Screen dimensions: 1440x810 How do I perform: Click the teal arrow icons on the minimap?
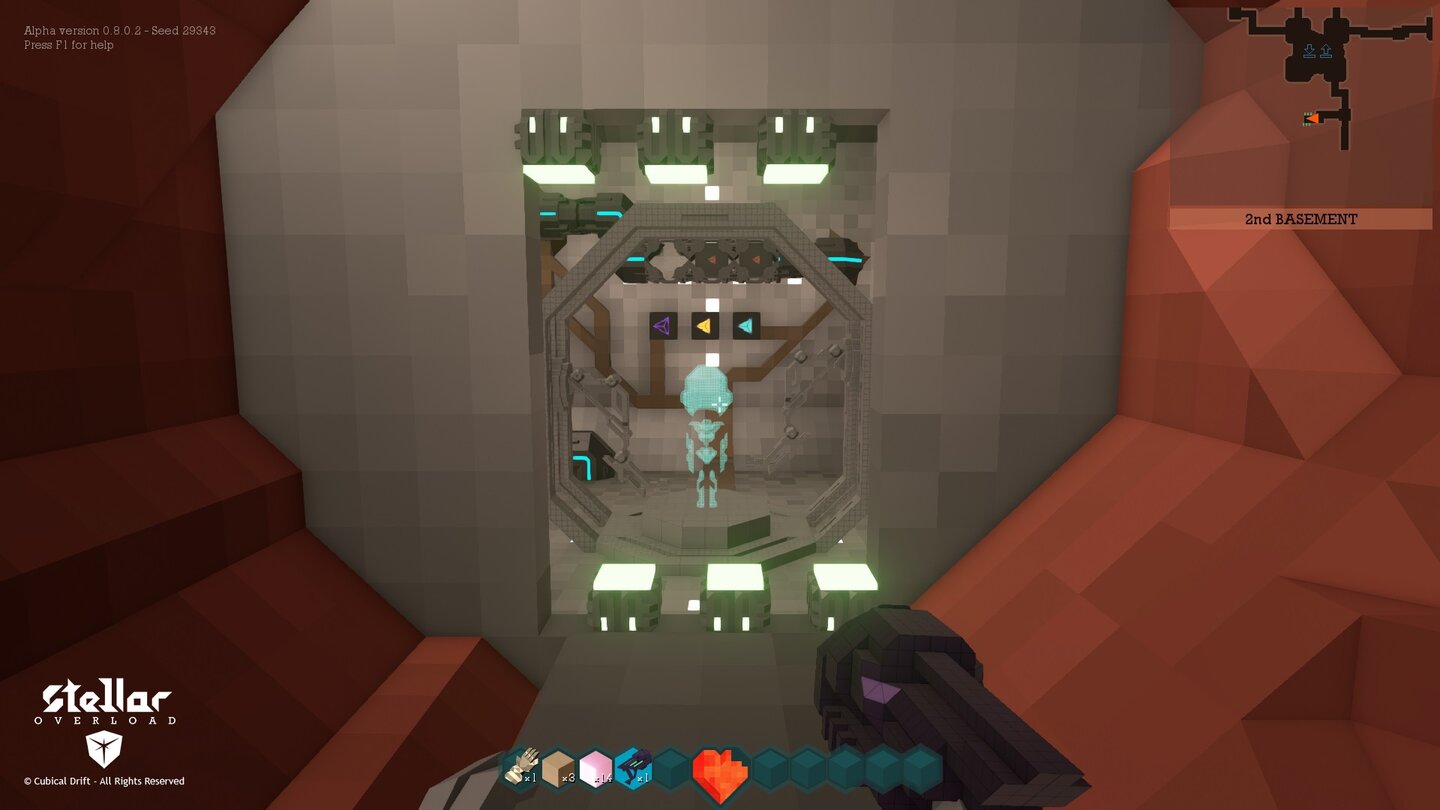pos(1315,47)
